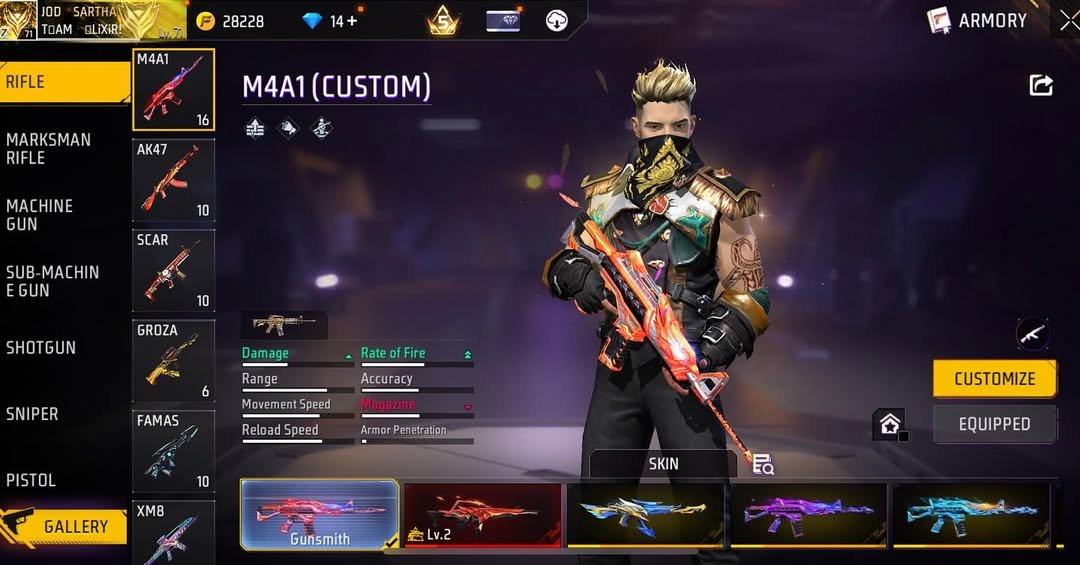Switch to the Pistol category
This screenshot has width=1080, height=565.
pyautogui.click(x=31, y=480)
